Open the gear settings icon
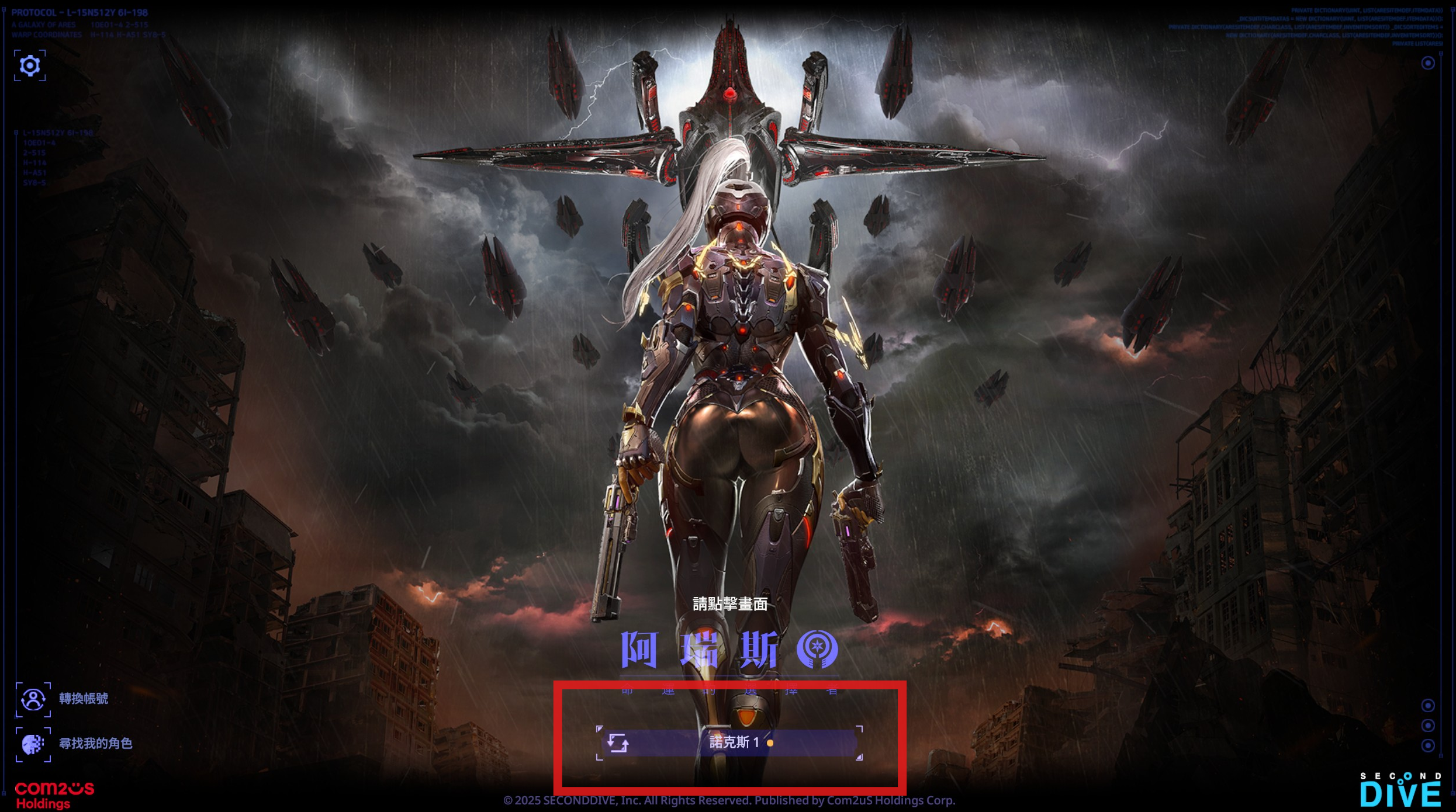Viewport: 1456px width, 812px height. click(30, 65)
